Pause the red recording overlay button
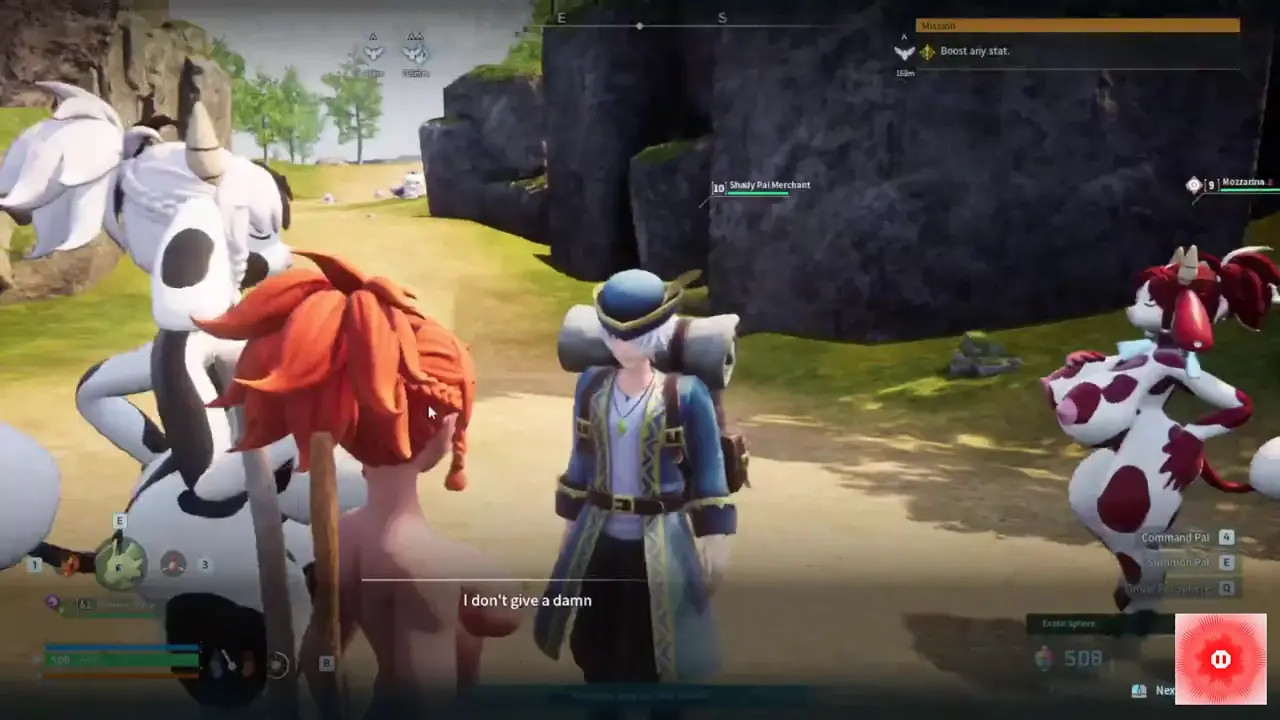1280x720 pixels. [1220, 659]
